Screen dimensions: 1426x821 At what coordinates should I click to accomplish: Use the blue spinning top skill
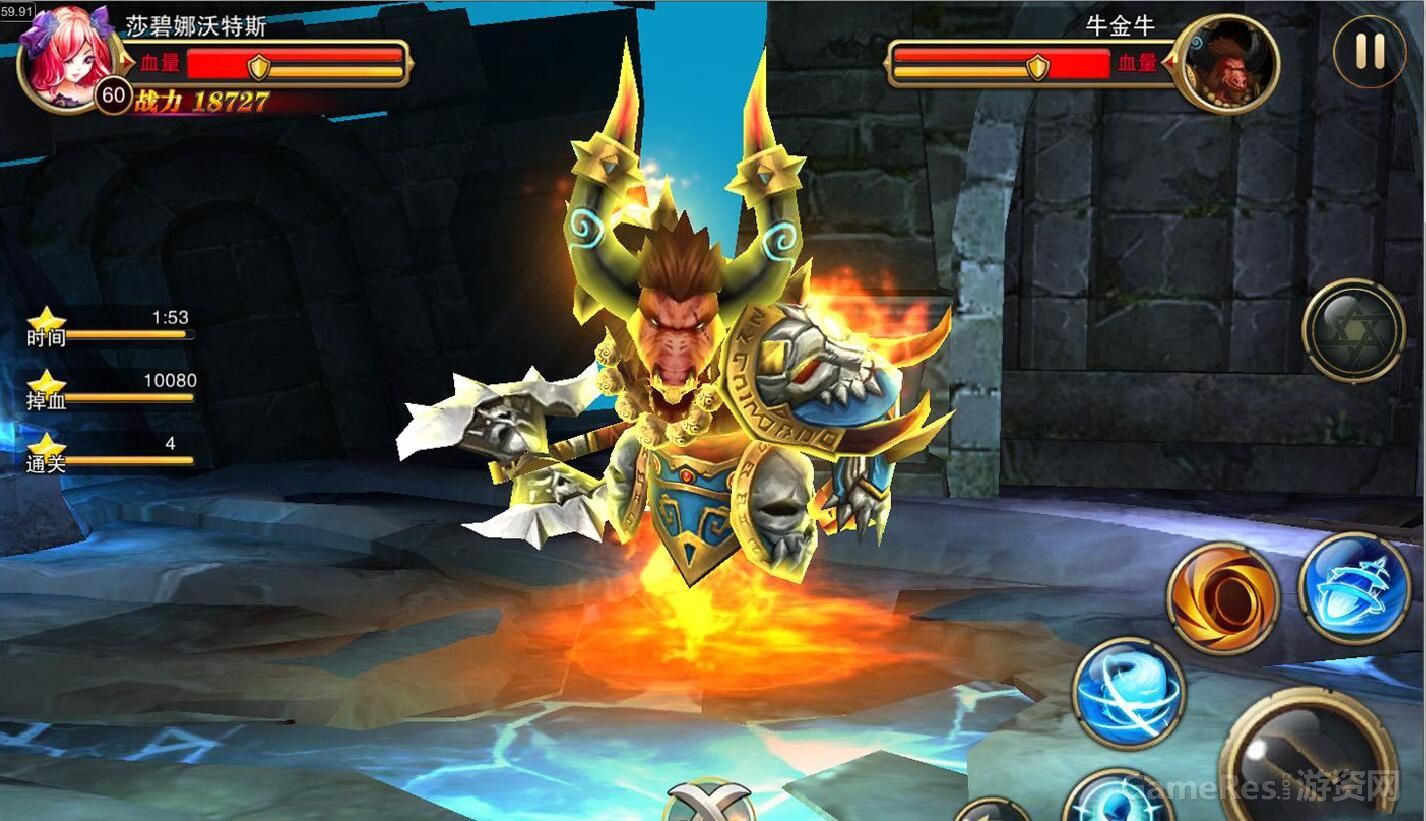click(x=1353, y=588)
